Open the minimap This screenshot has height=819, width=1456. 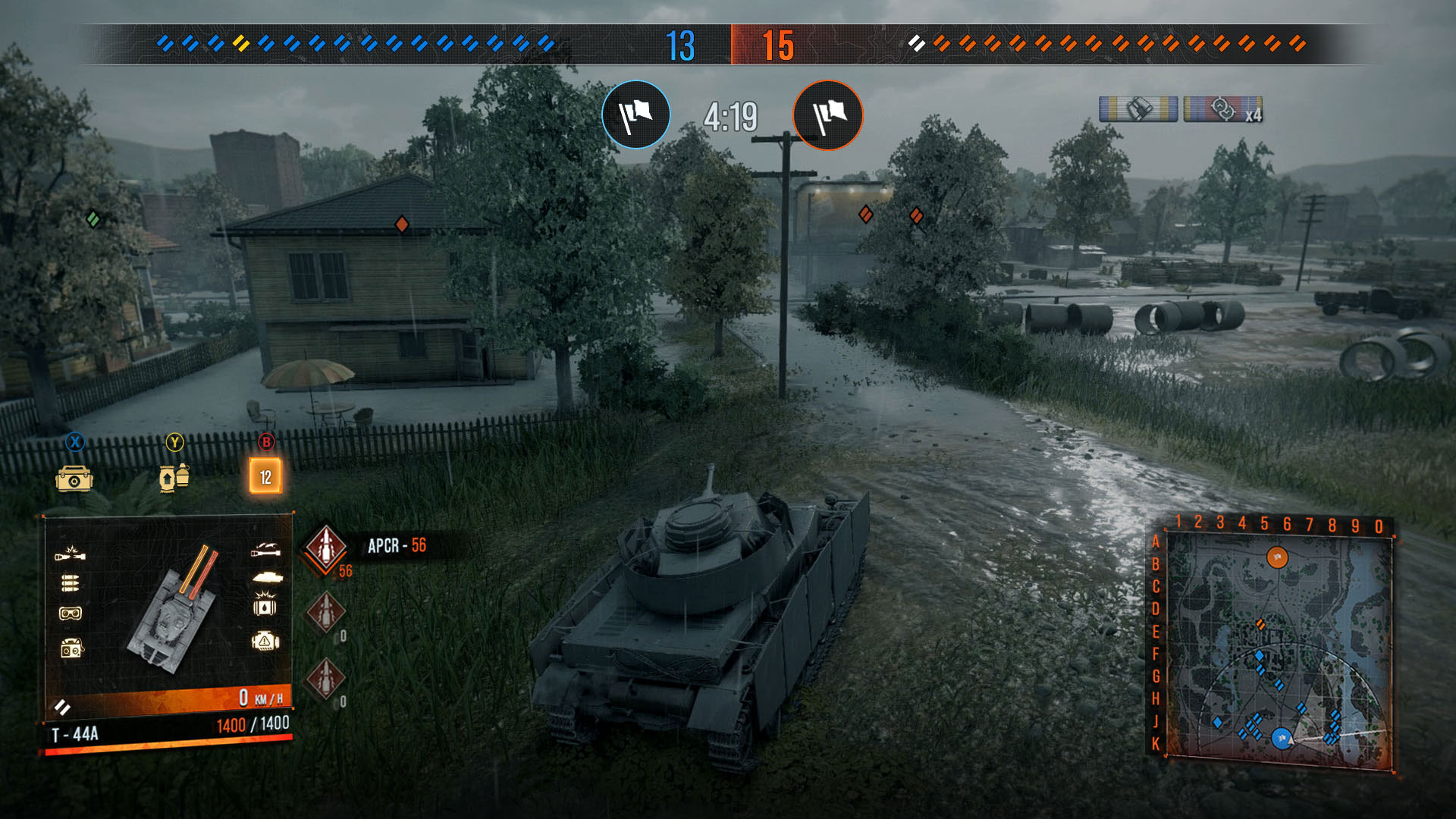click(x=1279, y=648)
